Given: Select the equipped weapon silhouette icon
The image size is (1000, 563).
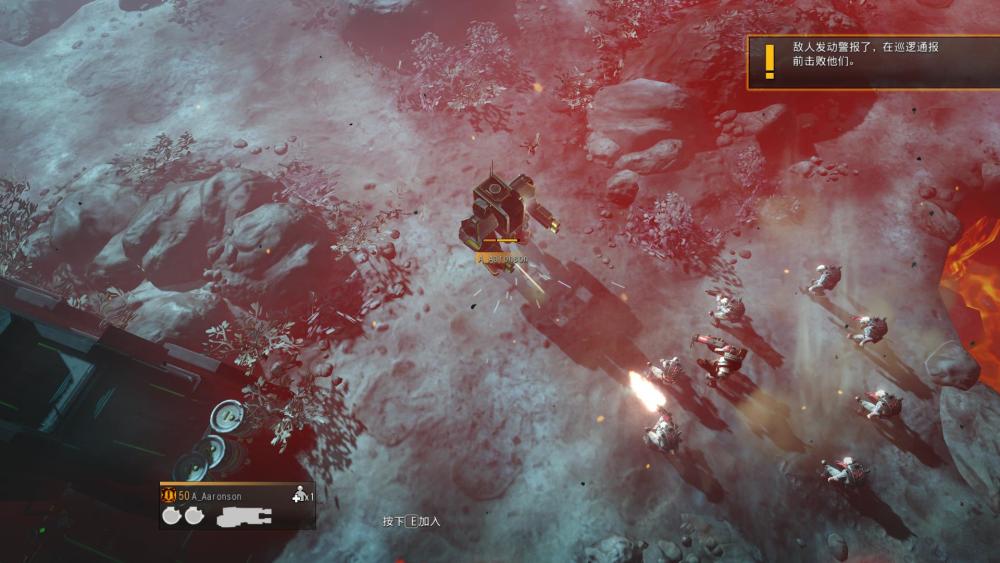Looking at the screenshot, I should [x=244, y=517].
